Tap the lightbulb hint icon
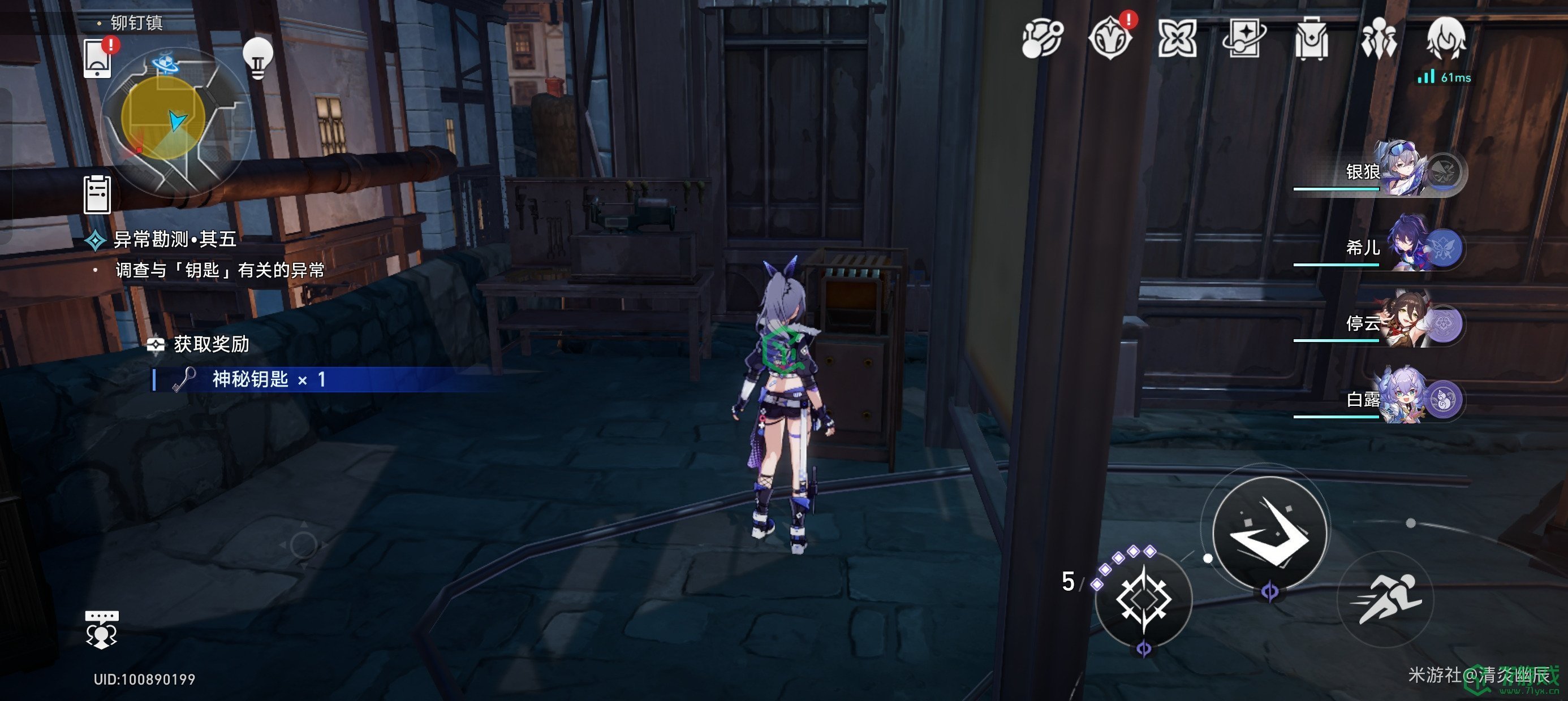 tap(257, 58)
